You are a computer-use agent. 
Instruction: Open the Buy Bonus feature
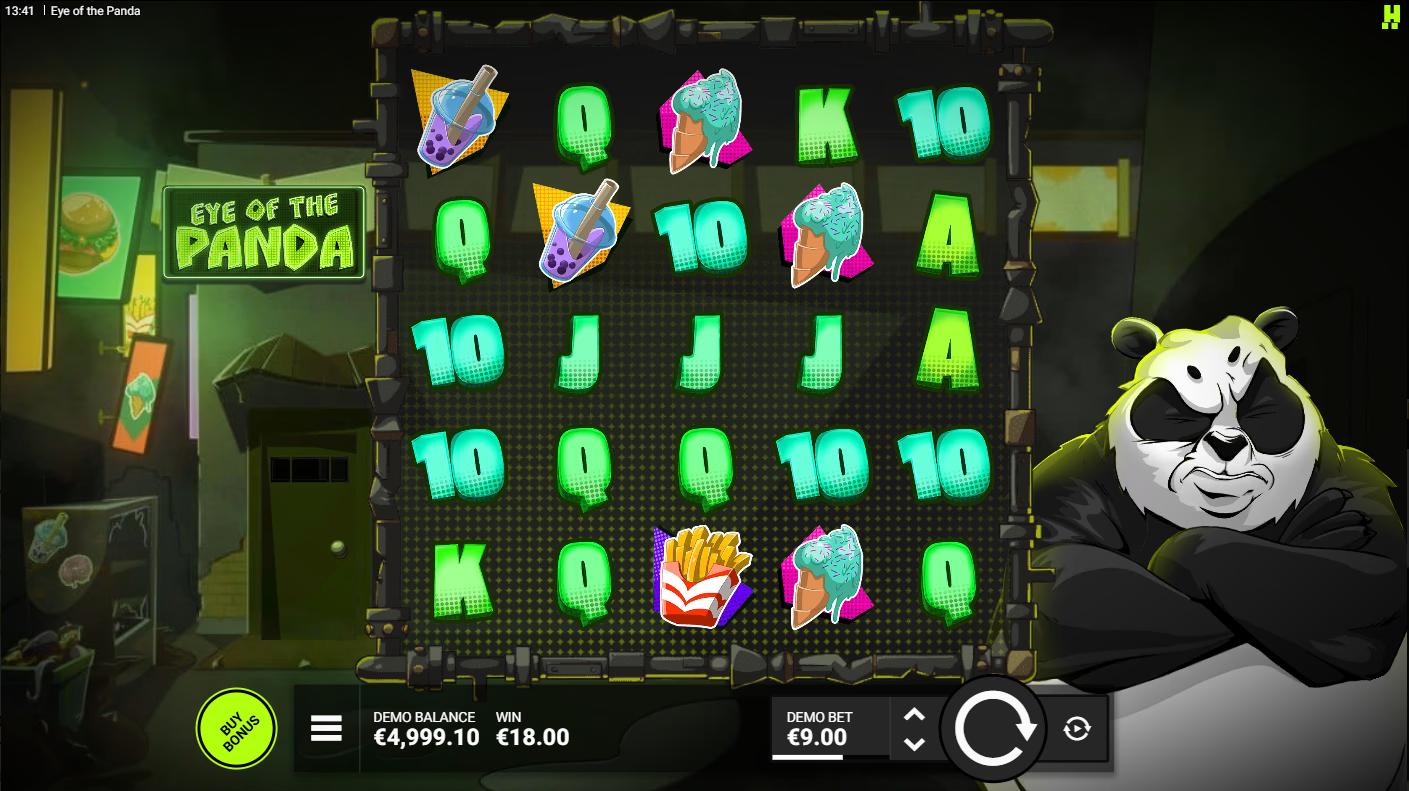[237, 728]
